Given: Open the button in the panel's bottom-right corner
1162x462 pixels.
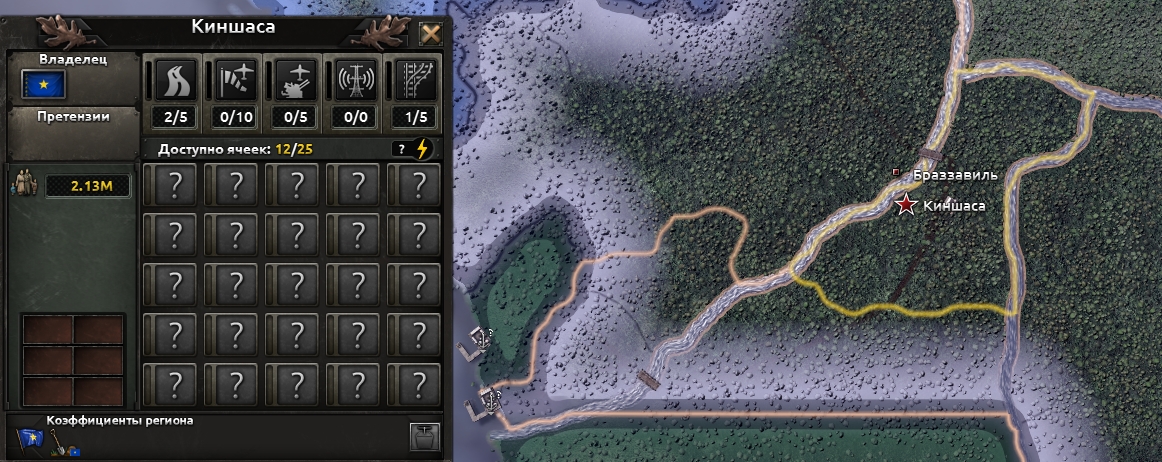Looking at the screenshot, I should tap(424, 437).
